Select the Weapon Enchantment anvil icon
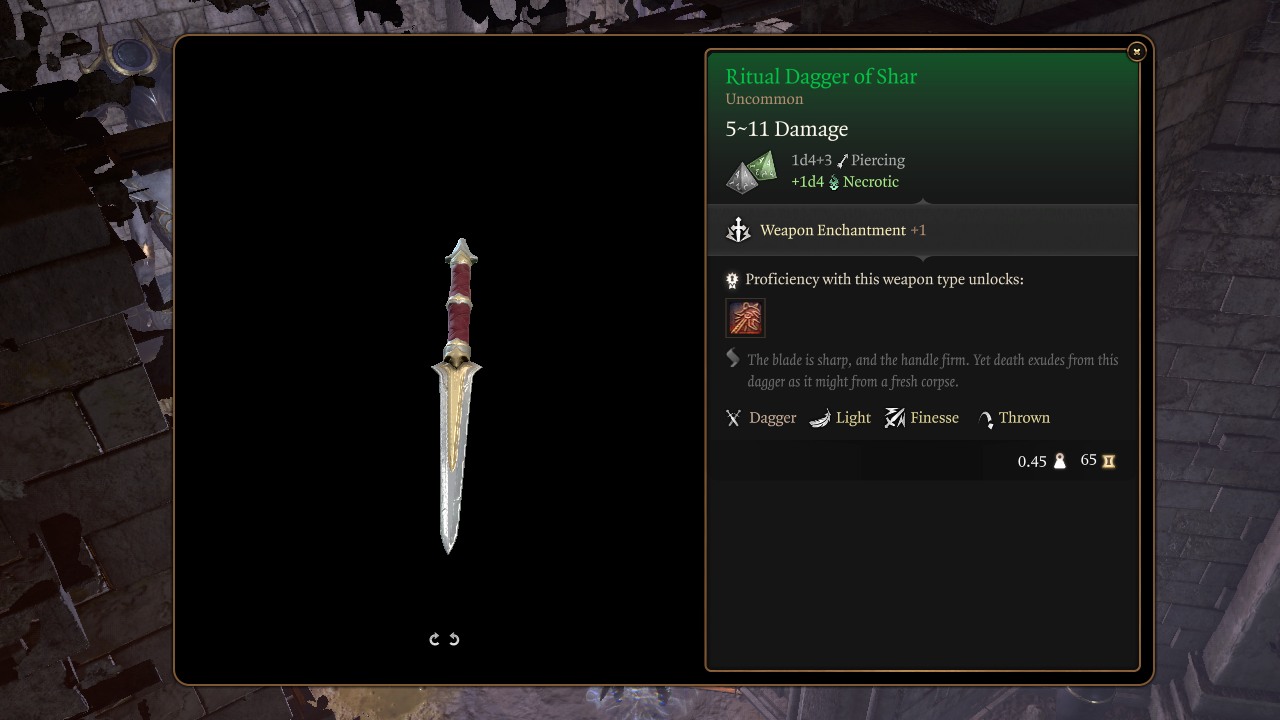Image resolution: width=1280 pixels, height=720 pixels. coord(738,230)
